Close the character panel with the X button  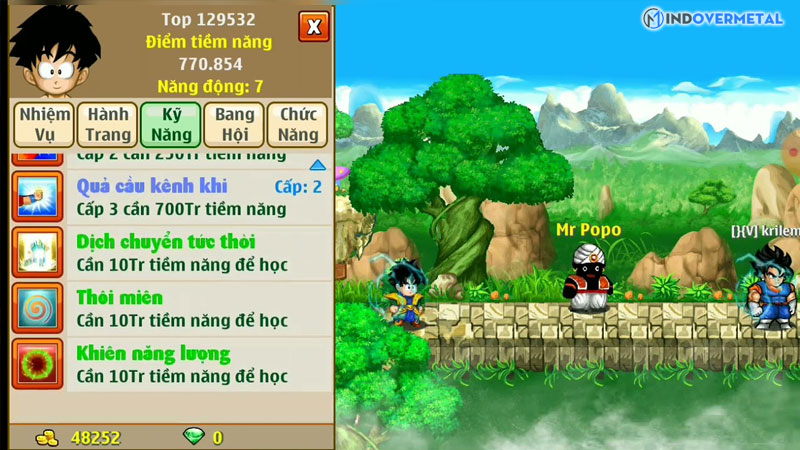click(313, 26)
